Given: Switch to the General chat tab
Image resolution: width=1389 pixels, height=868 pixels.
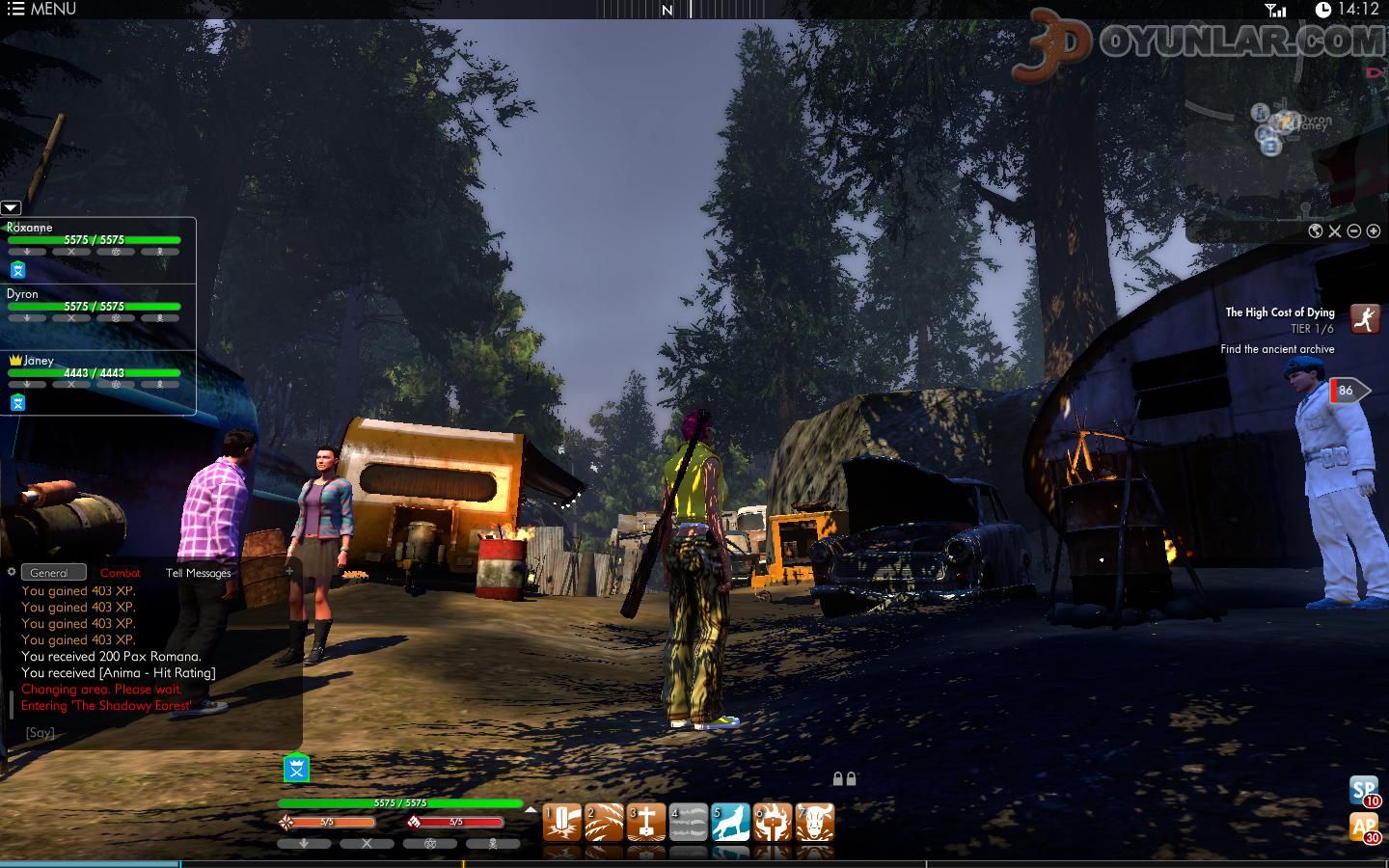Looking at the screenshot, I should click(49, 573).
